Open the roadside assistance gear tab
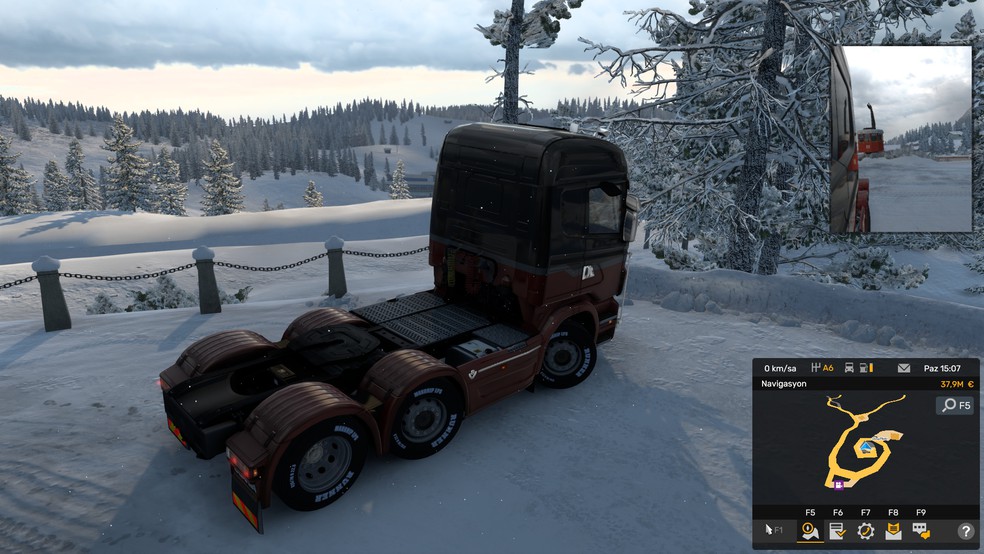The width and height of the screenshot is (984, 554). click(x=865, y=531)
